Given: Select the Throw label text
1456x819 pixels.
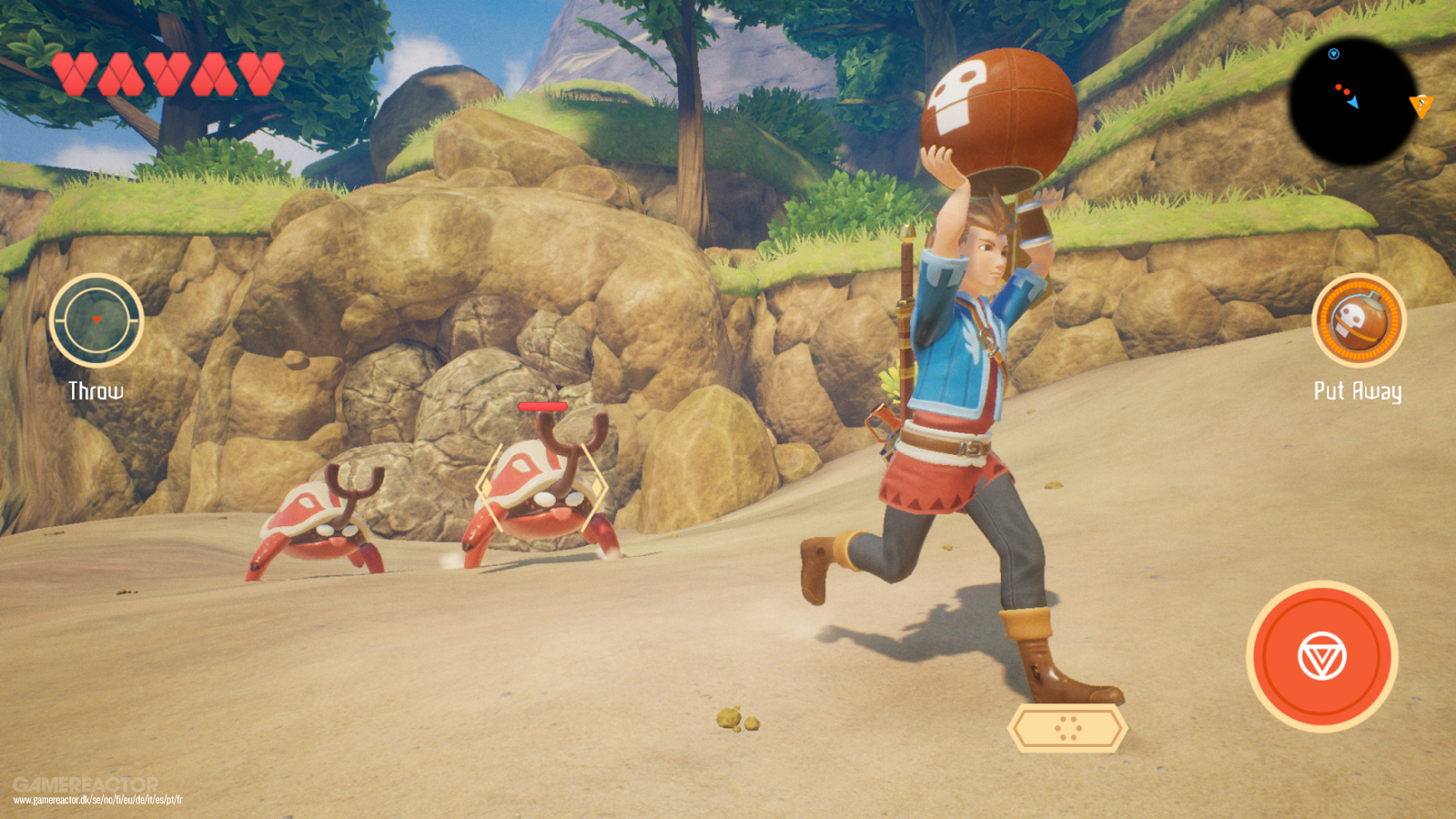Looking at the screenshot, I should tap(95, 389).
